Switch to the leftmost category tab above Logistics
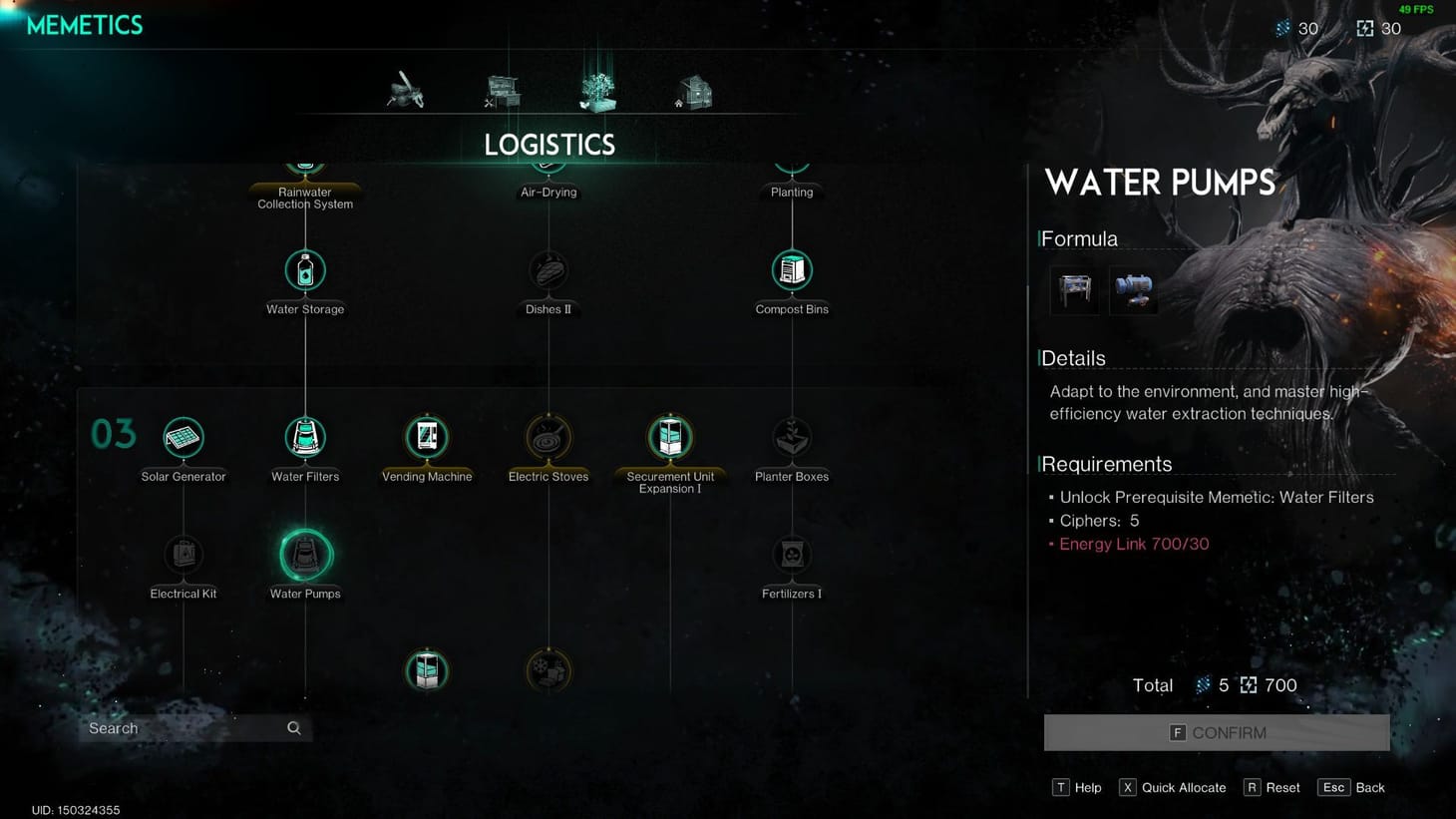Screen dimensions: 1456x819 (x=407, y=88)
